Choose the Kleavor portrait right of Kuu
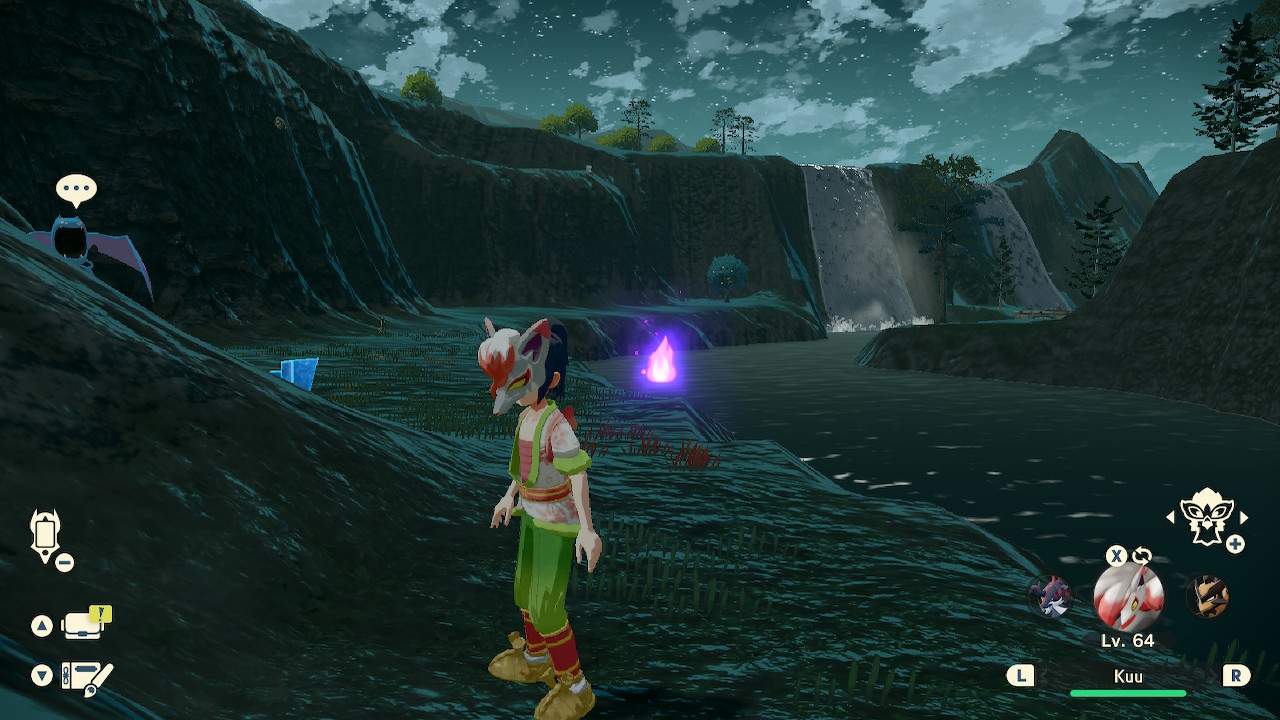Image resolution: width=1280 pixels, height=720 pixels. click(x=1206, y=597)
